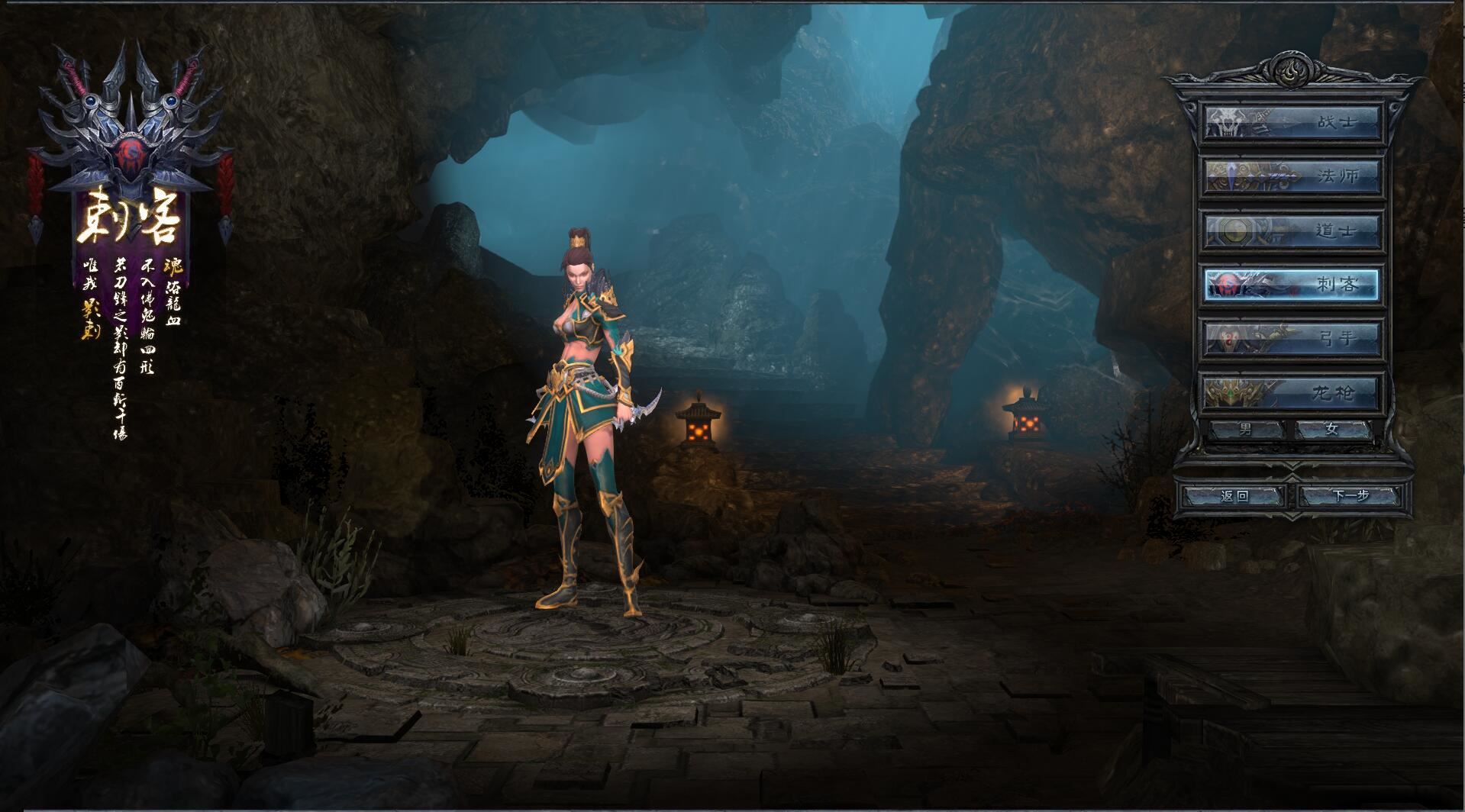
Task: Click the 返回 back button
Action: (1234, 496)
